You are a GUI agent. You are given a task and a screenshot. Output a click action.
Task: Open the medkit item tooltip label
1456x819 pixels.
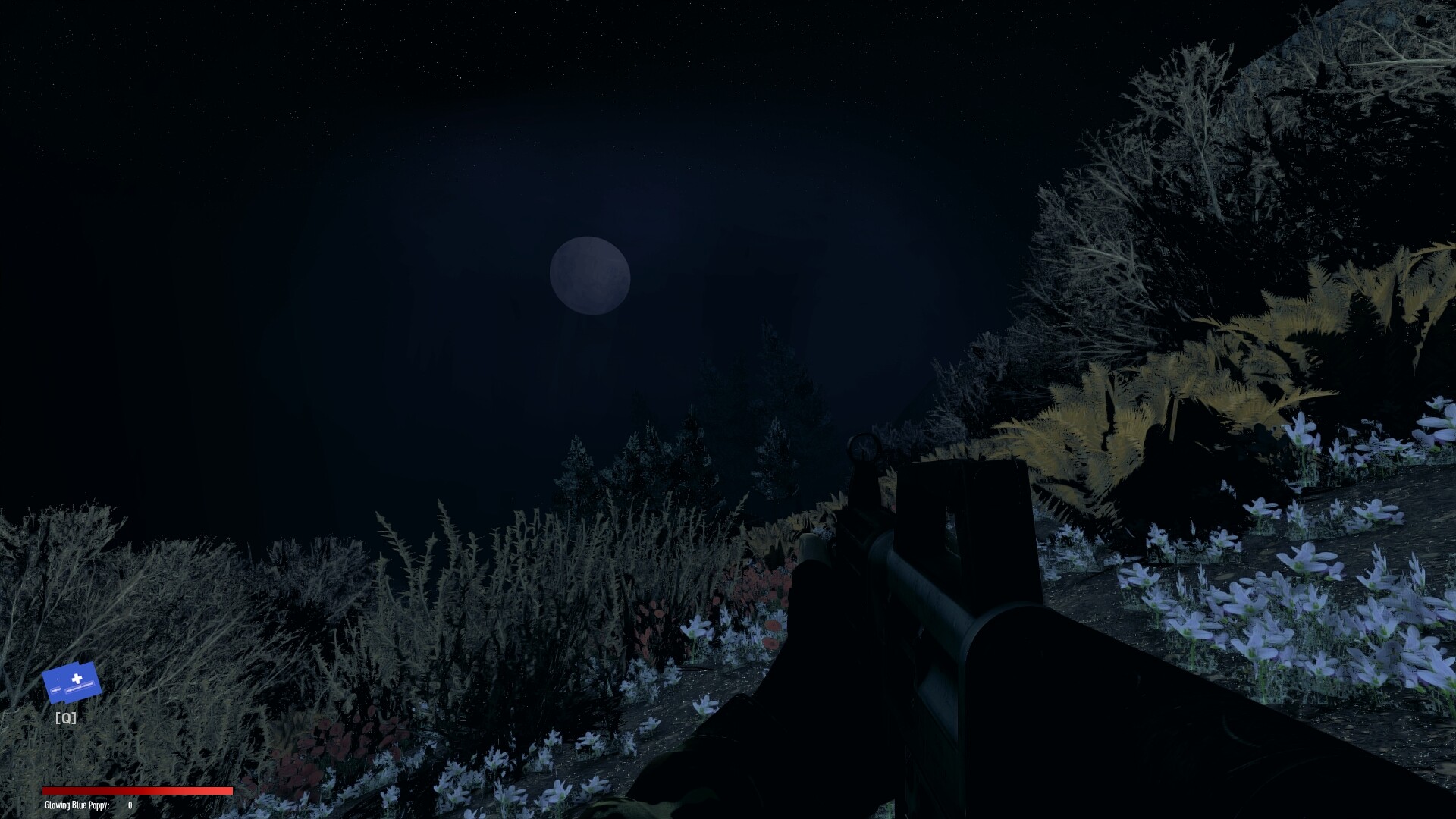78,688
